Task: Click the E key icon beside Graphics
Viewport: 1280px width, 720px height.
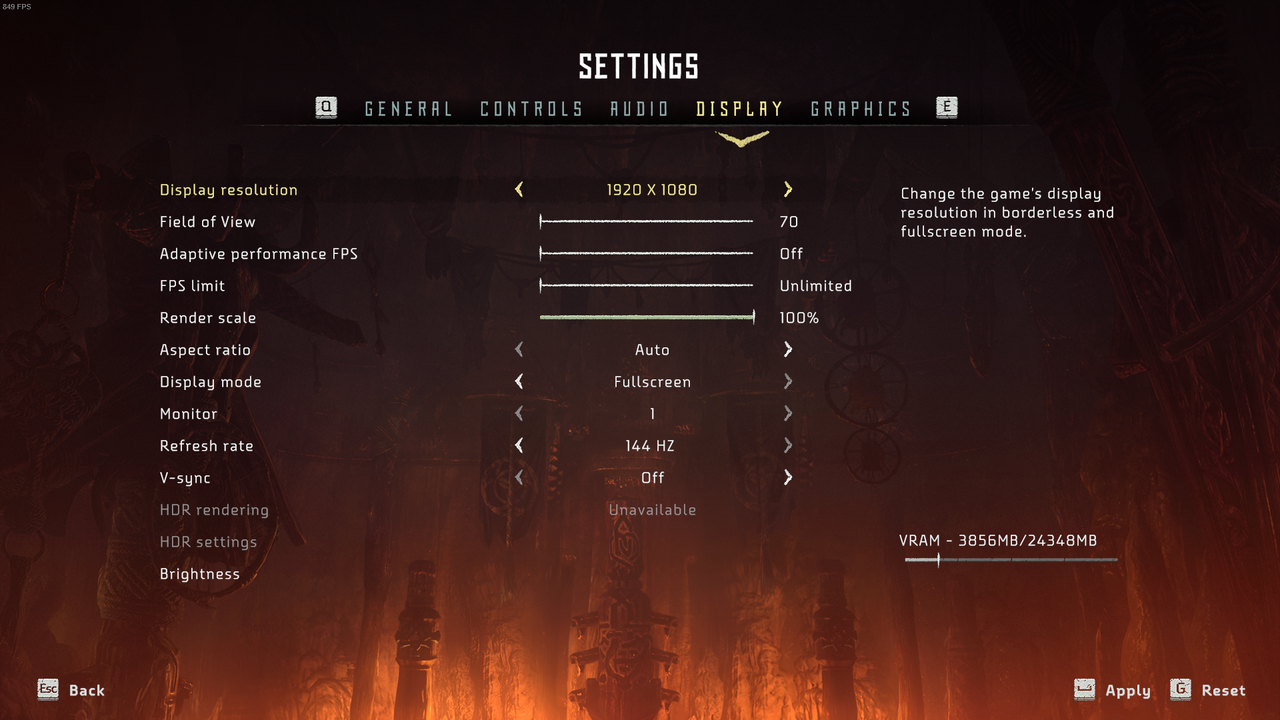Action: [x=946, y=107]
